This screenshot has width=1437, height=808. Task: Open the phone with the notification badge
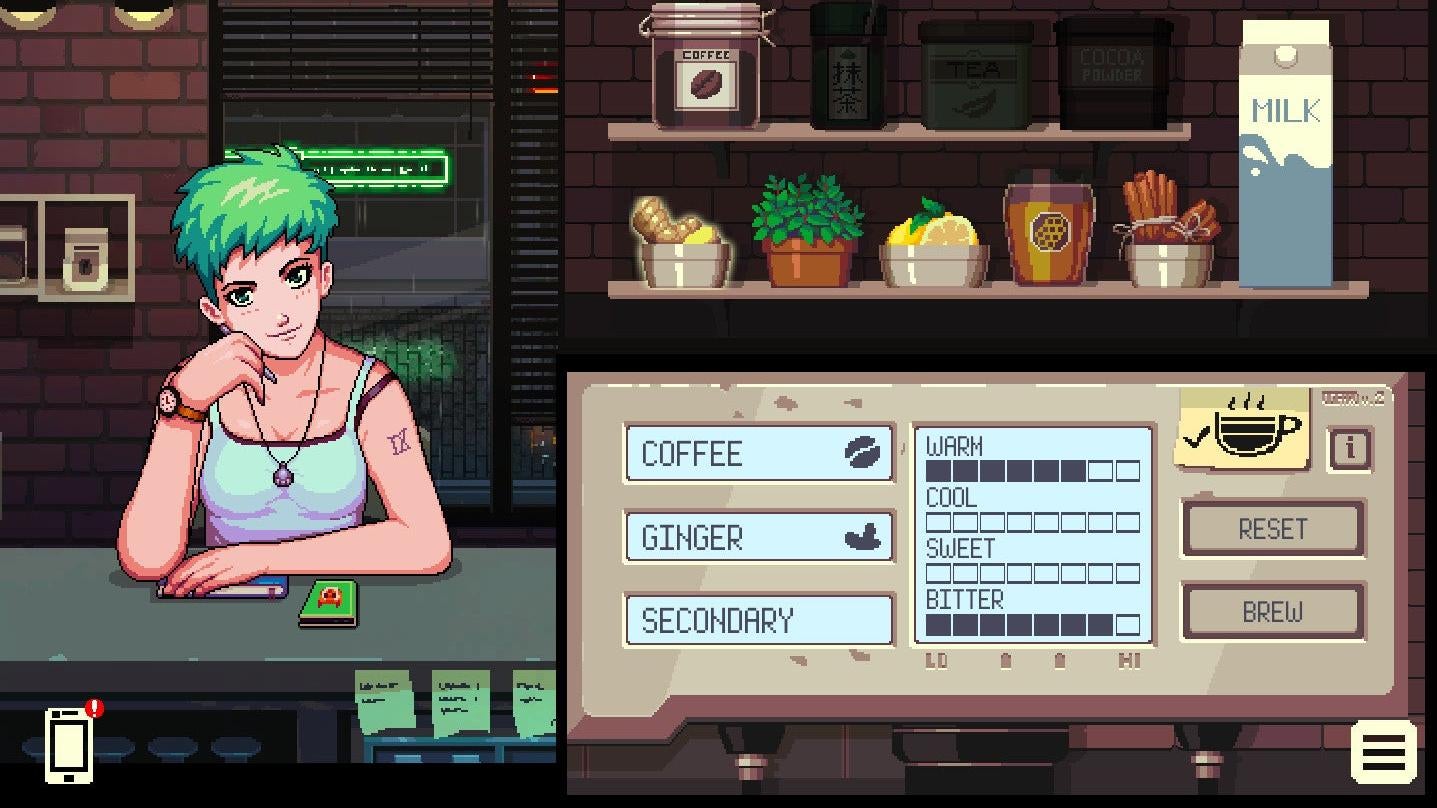(69, 745)
